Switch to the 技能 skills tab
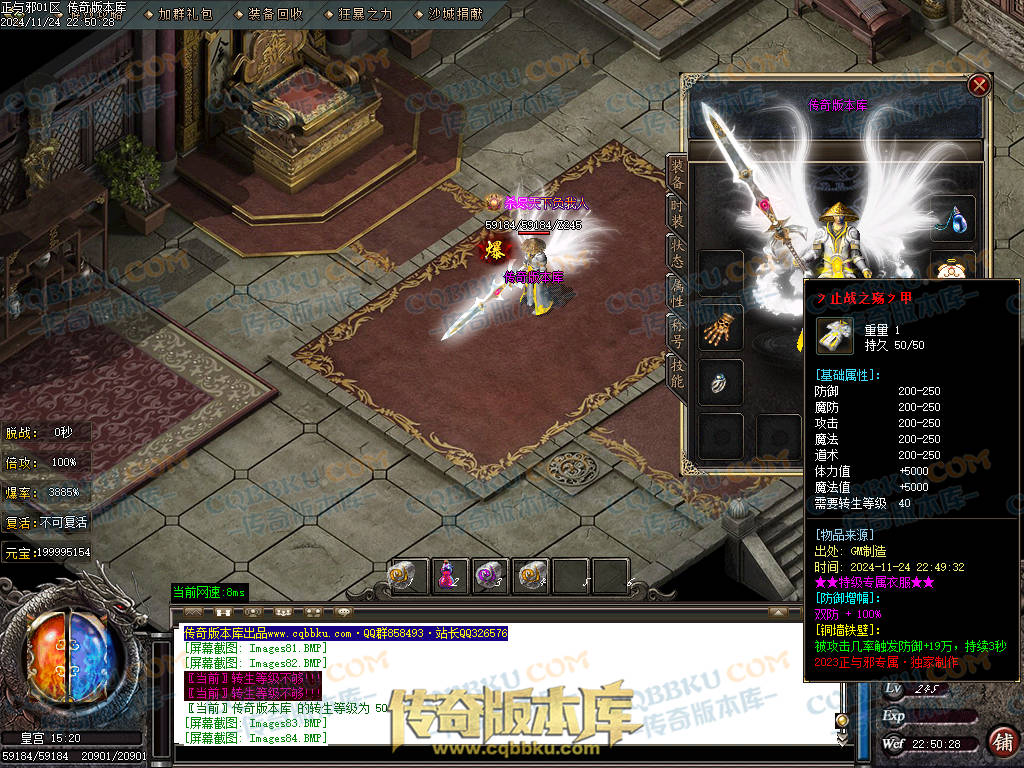Image resolution: width=1024 pixels, height=768 pixels. pos(677,369)
